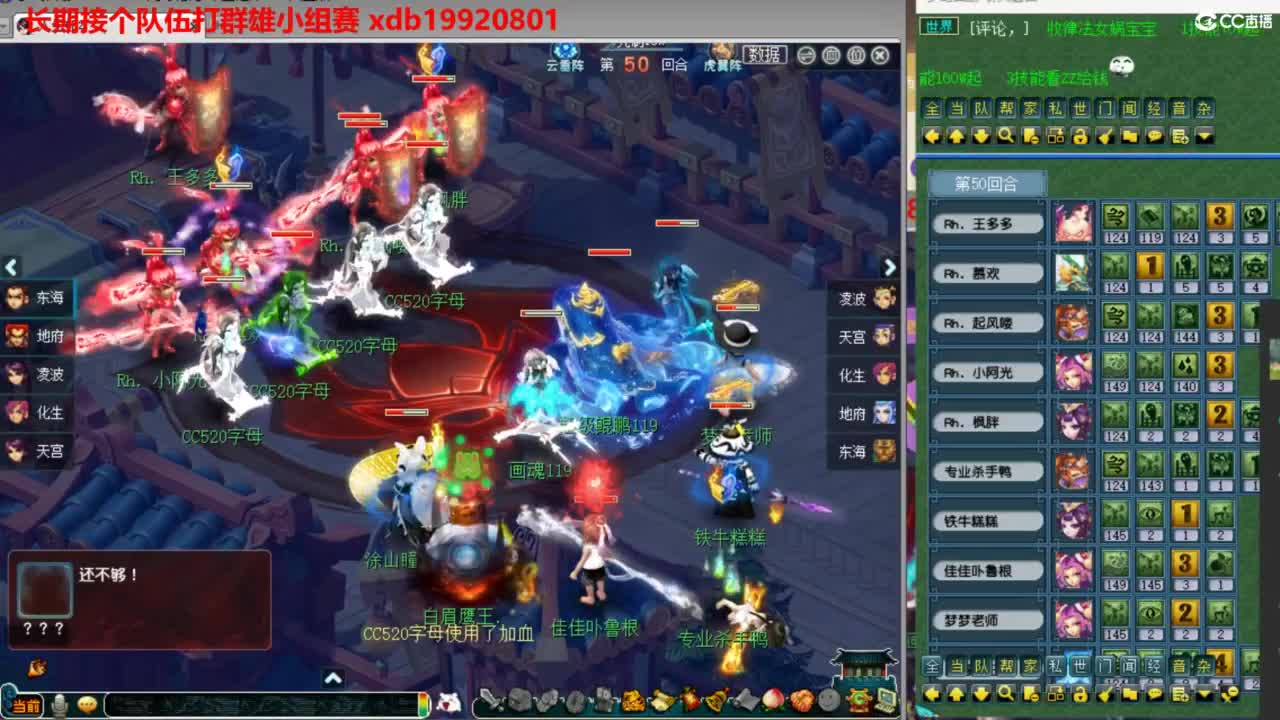
Task: Select the 世 world channel tab
Action: 1079,112
